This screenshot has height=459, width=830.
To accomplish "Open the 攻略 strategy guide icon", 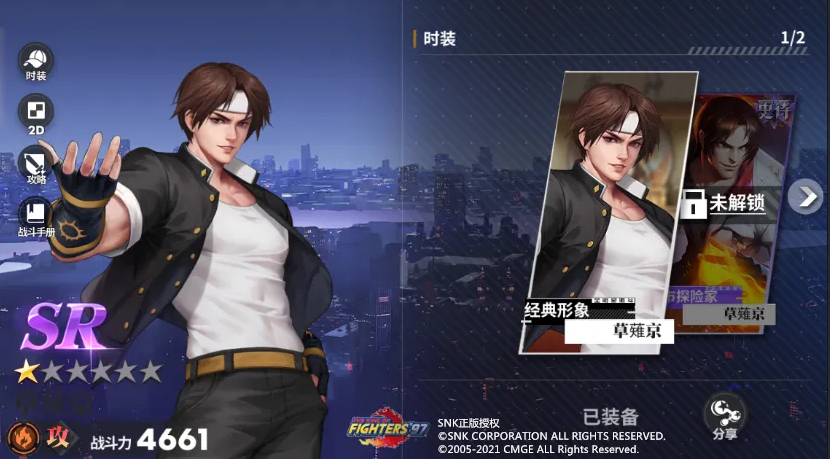I will click(36, 165).
